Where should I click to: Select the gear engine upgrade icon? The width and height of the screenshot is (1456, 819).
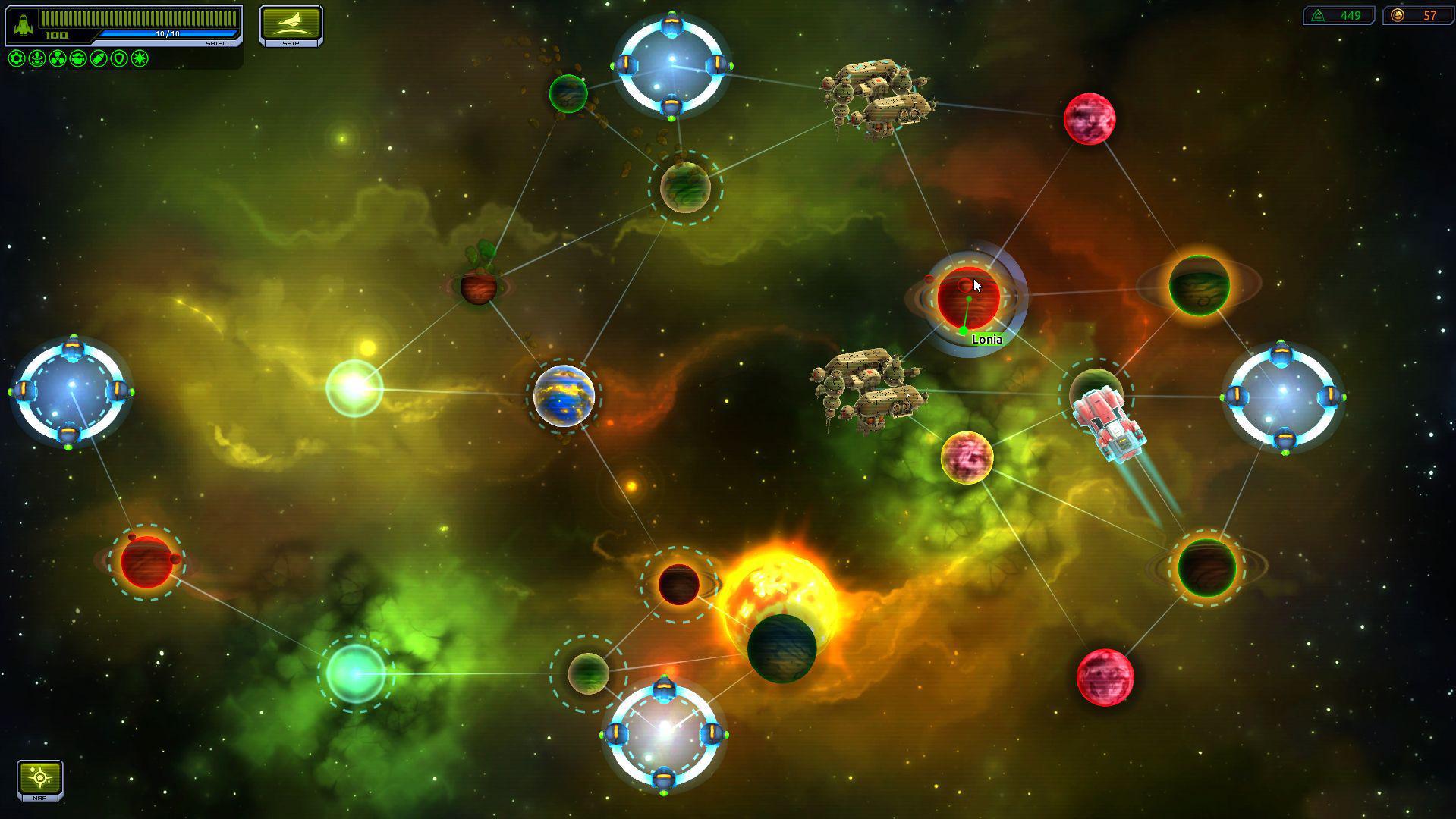17,58
